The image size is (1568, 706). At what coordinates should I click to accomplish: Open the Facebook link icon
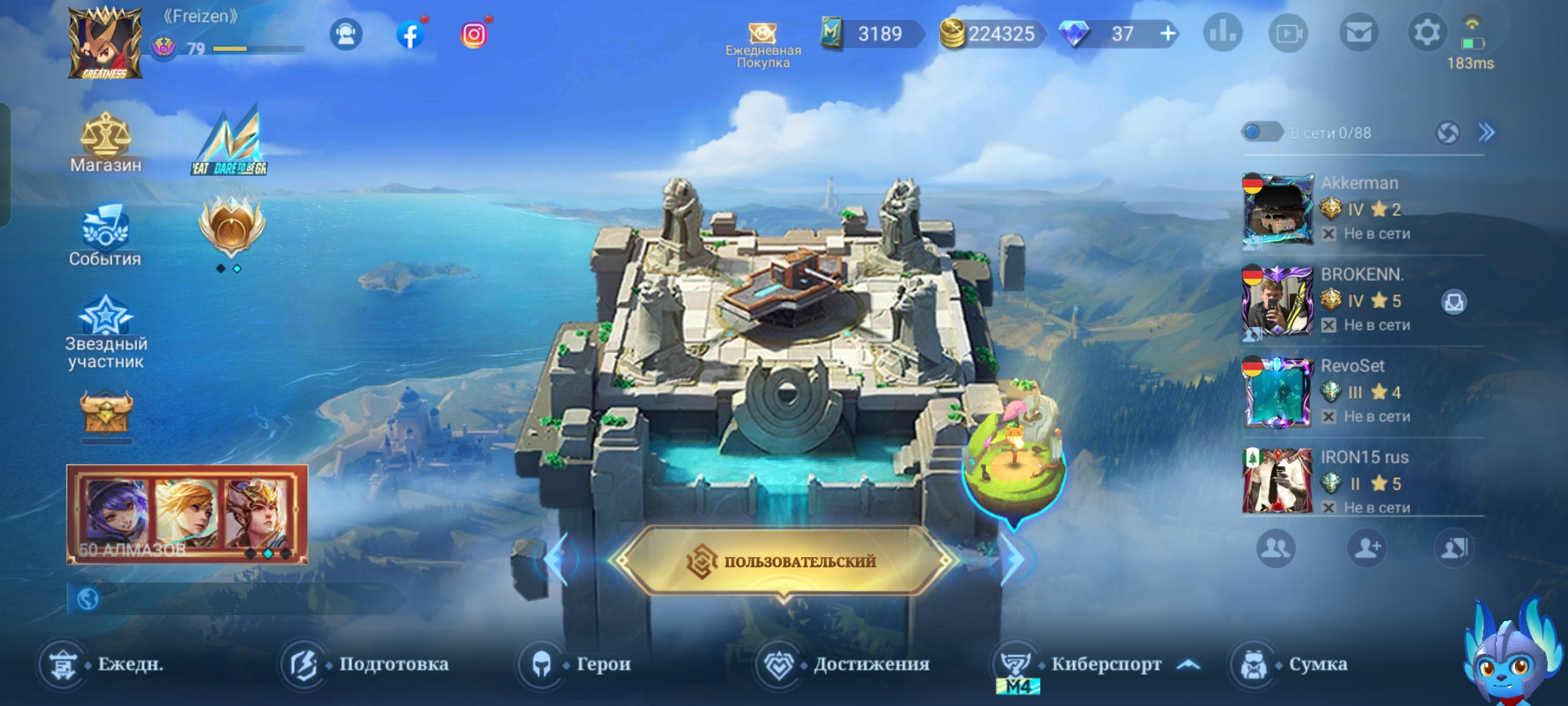(410, 34)
